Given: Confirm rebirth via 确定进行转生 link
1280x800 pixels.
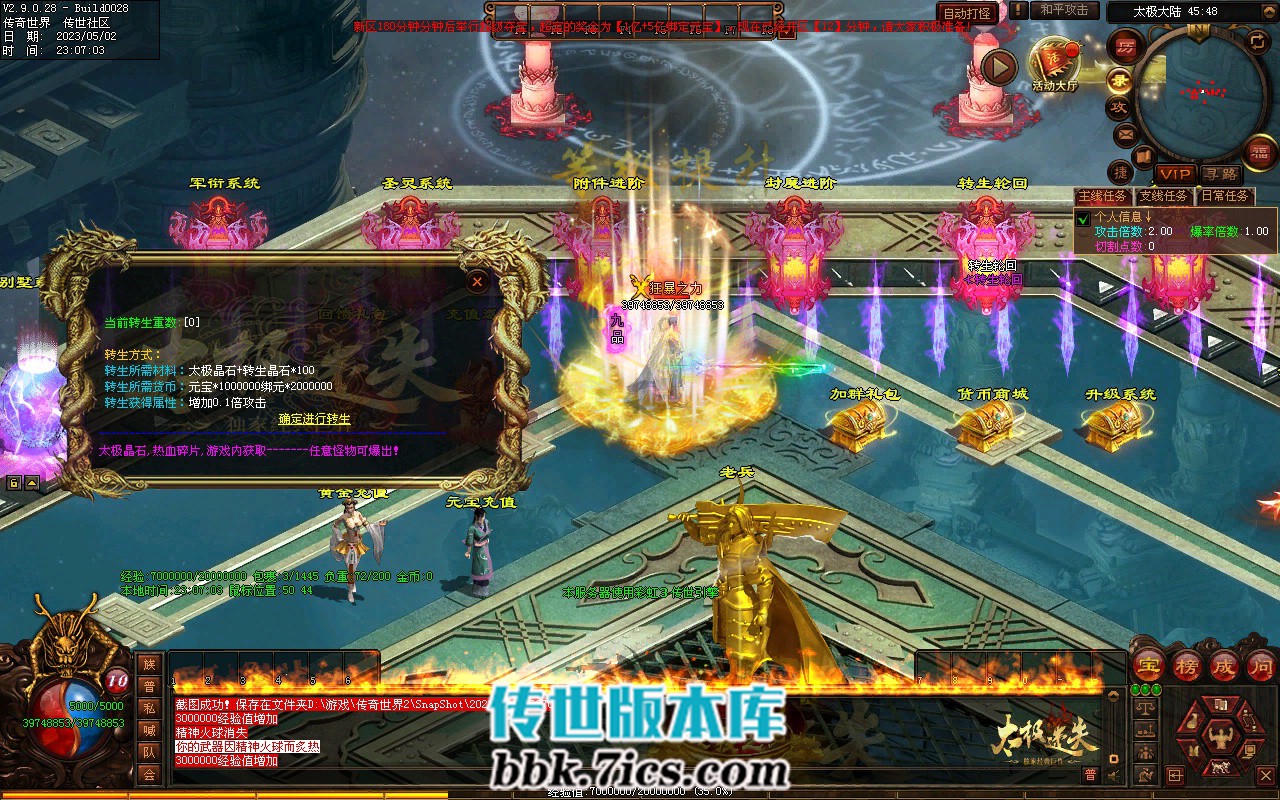Looking at the screenshot, I should 314,419.
